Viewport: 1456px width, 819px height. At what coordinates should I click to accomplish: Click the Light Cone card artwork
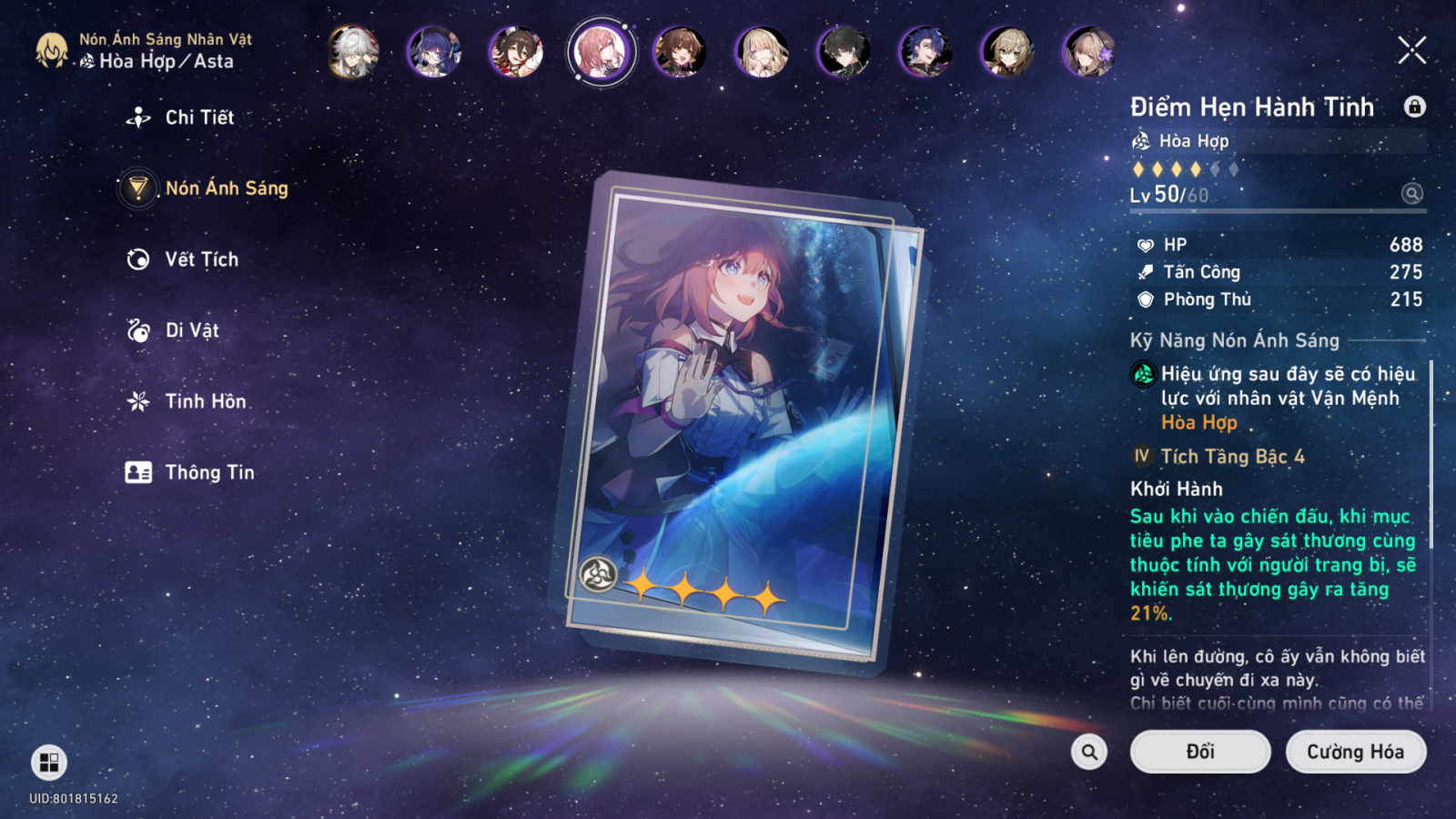737,419
